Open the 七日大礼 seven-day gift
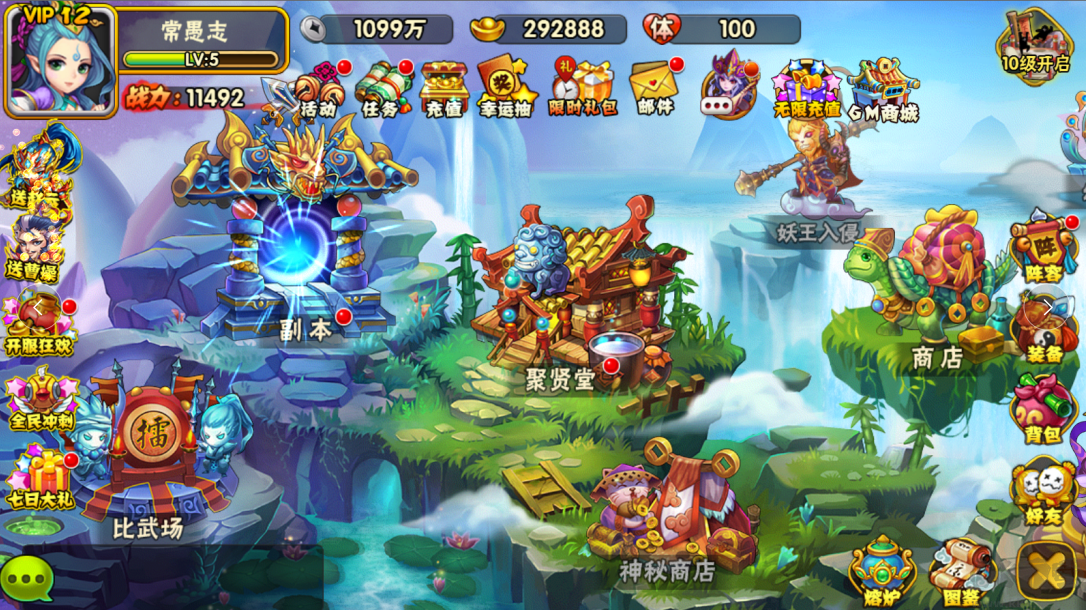 coord(40,478)
